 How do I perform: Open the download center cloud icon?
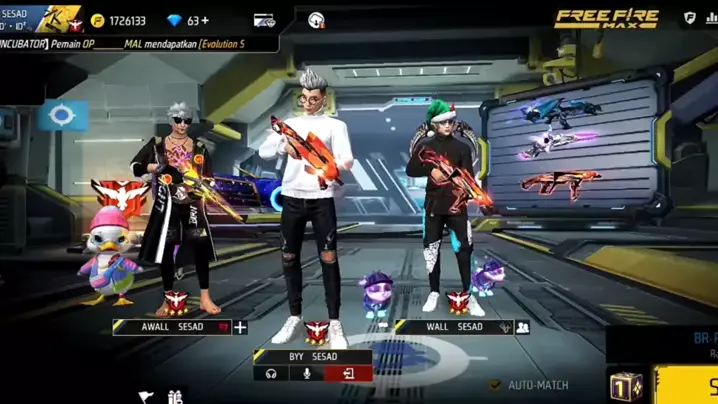tap(316, 21)
